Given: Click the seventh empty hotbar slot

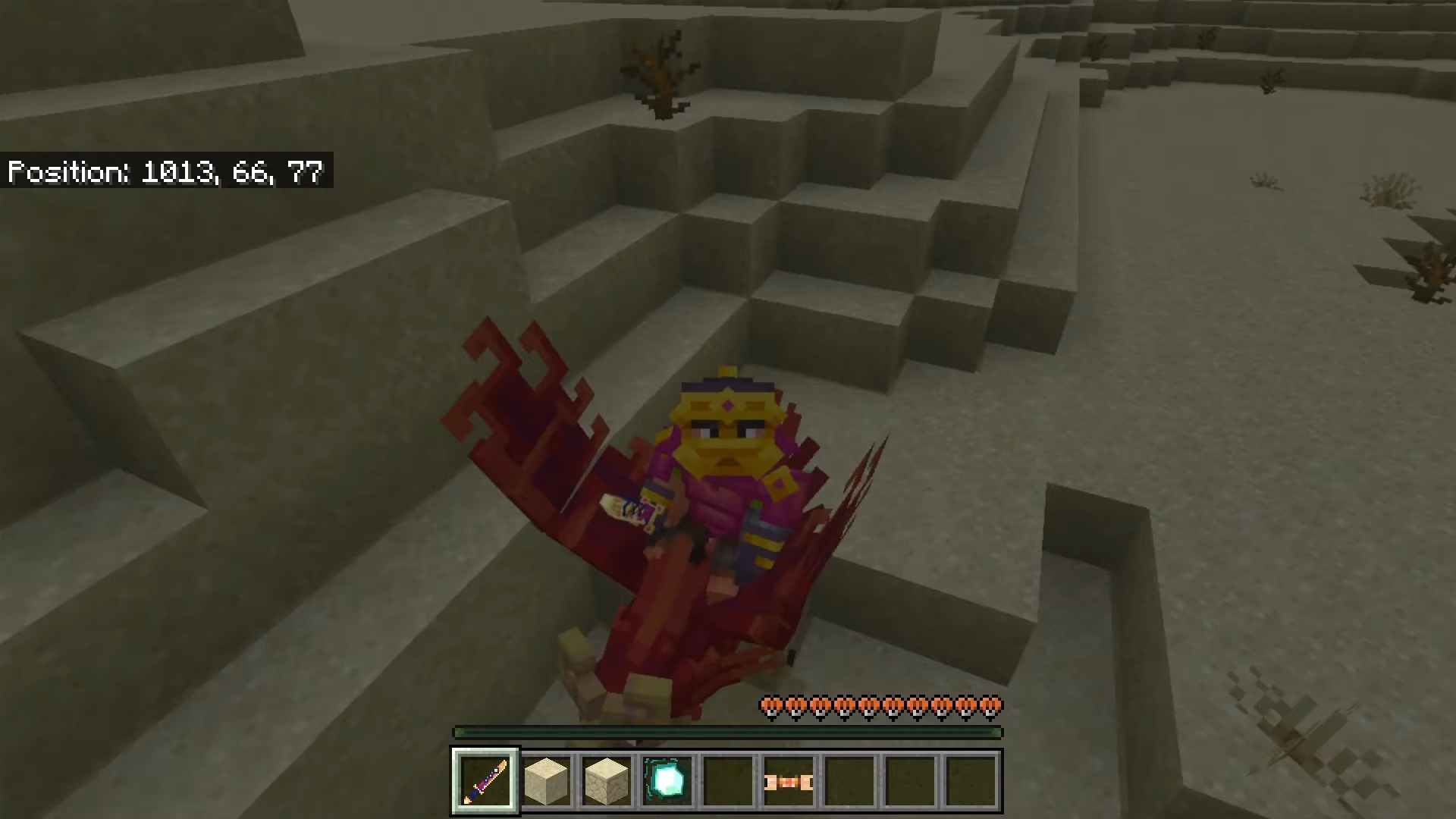Looking at the screenshot, I should tap(849, 780).
